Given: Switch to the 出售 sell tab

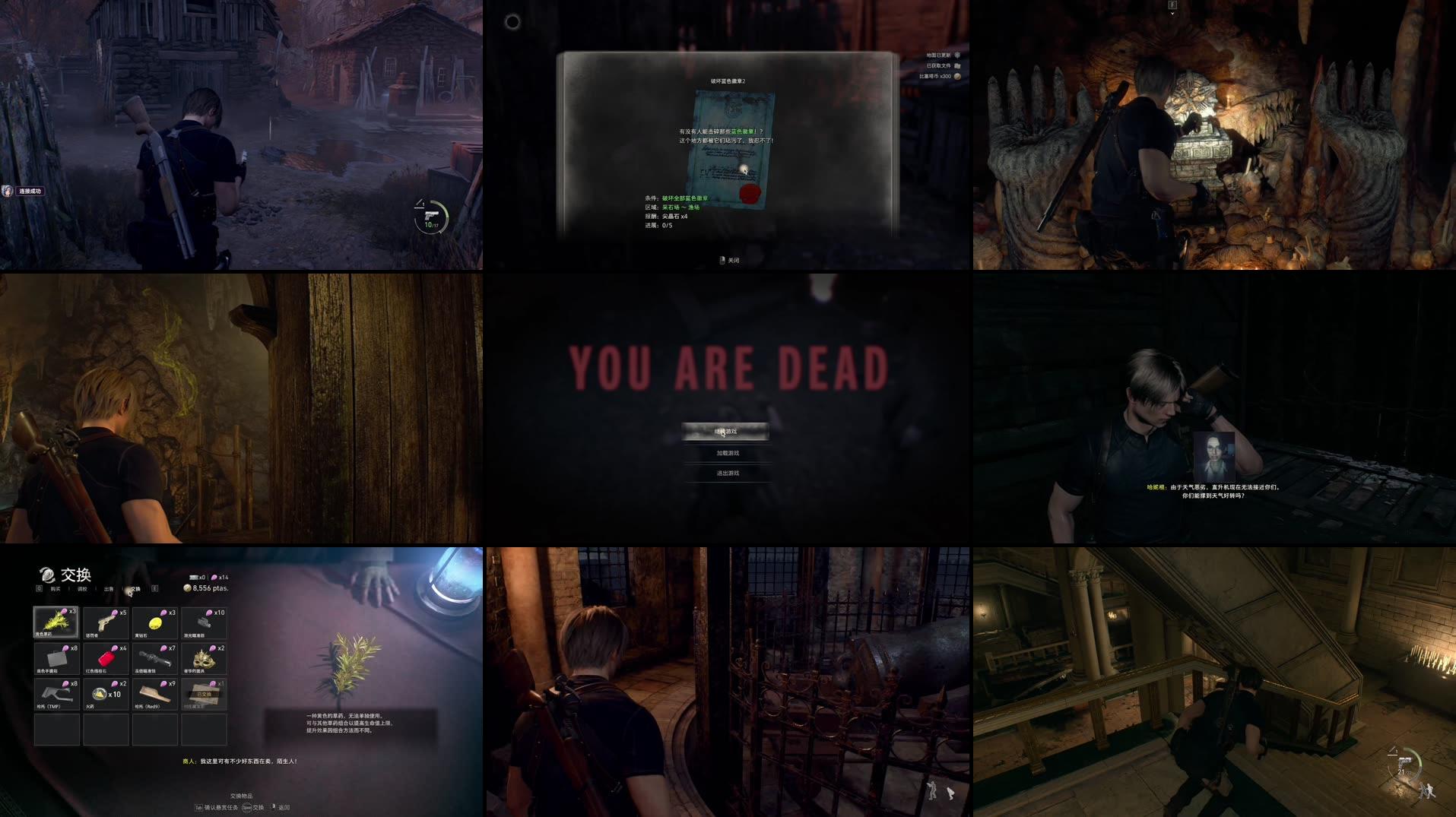Looking at the screenshot, I should click(108, 589).
